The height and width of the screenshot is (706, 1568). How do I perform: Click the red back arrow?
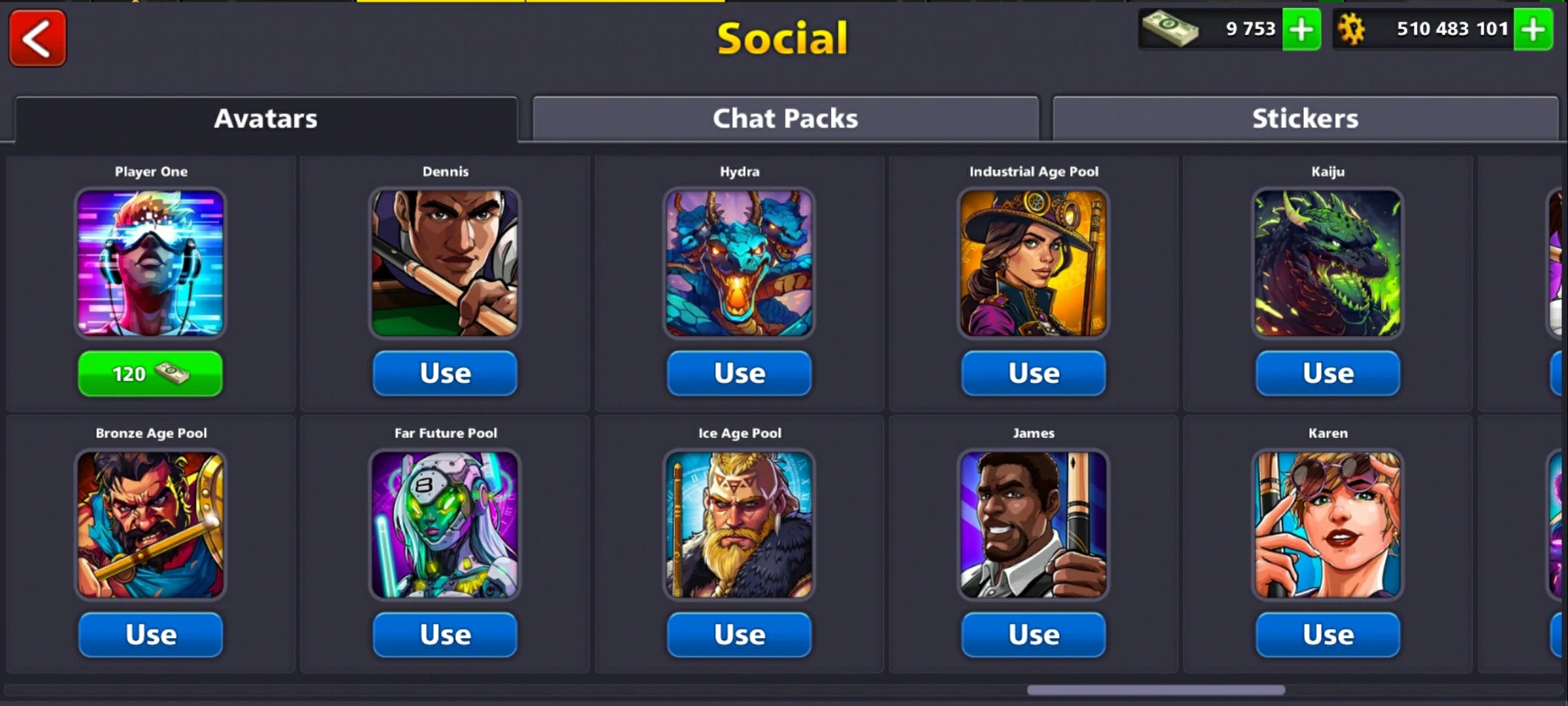coord(37,39)
